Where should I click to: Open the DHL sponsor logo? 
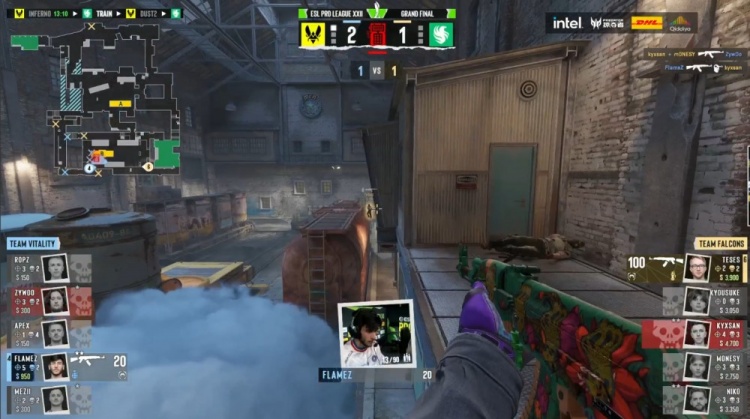[x=646, y=22]
